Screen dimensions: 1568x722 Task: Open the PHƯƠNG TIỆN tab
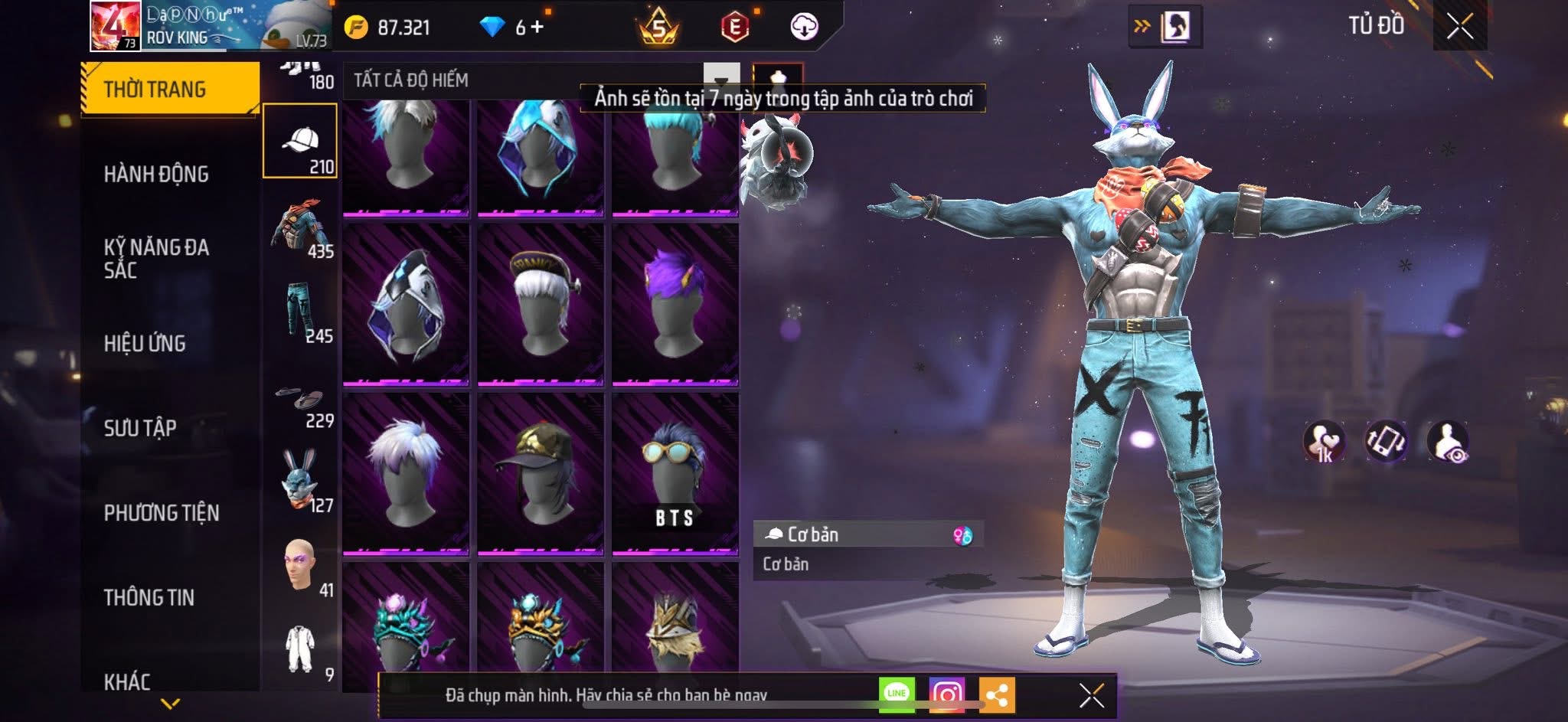point(162,513)
